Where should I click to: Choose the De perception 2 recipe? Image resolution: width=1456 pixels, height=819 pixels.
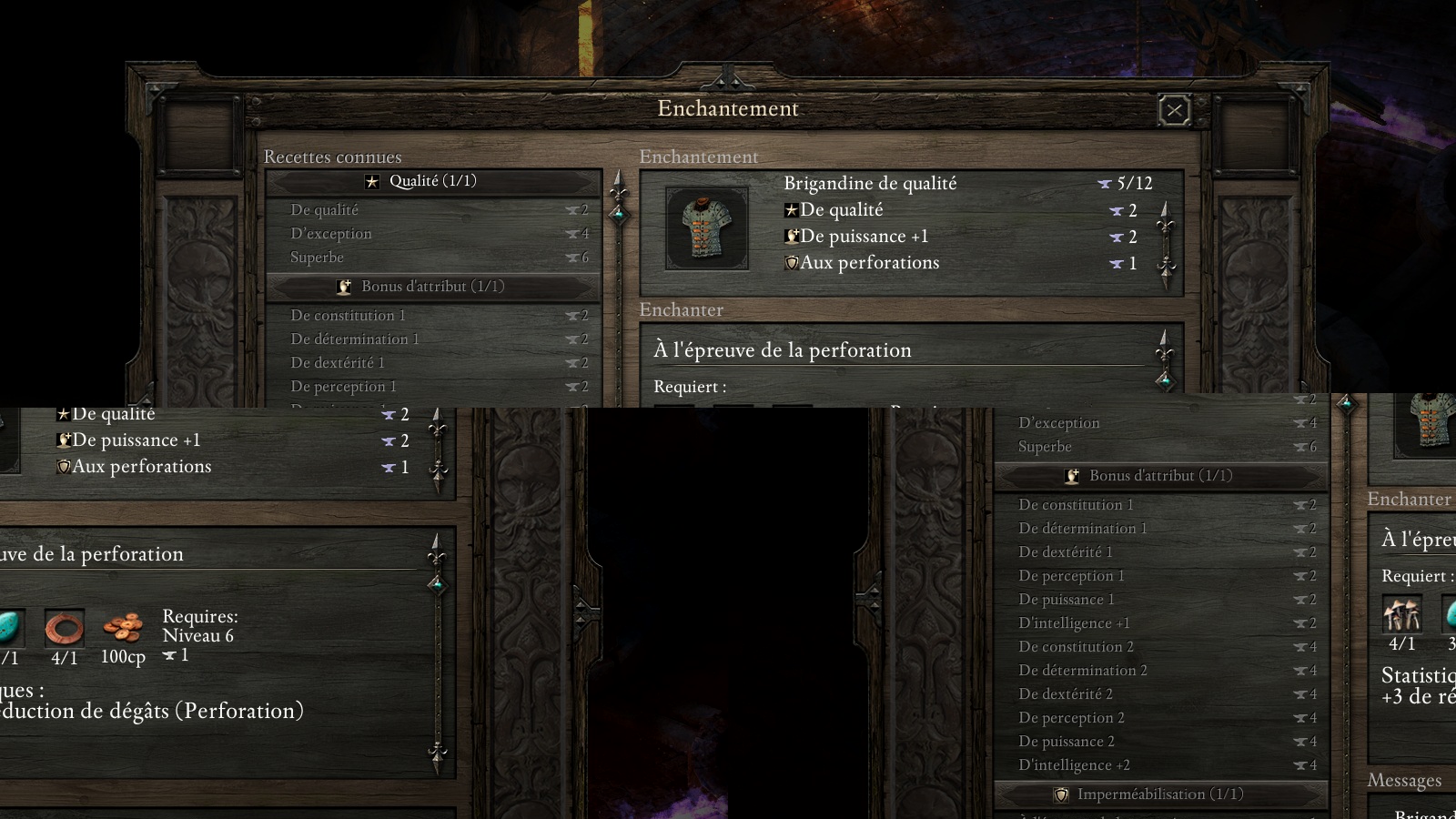click(x=1071, y=718)
